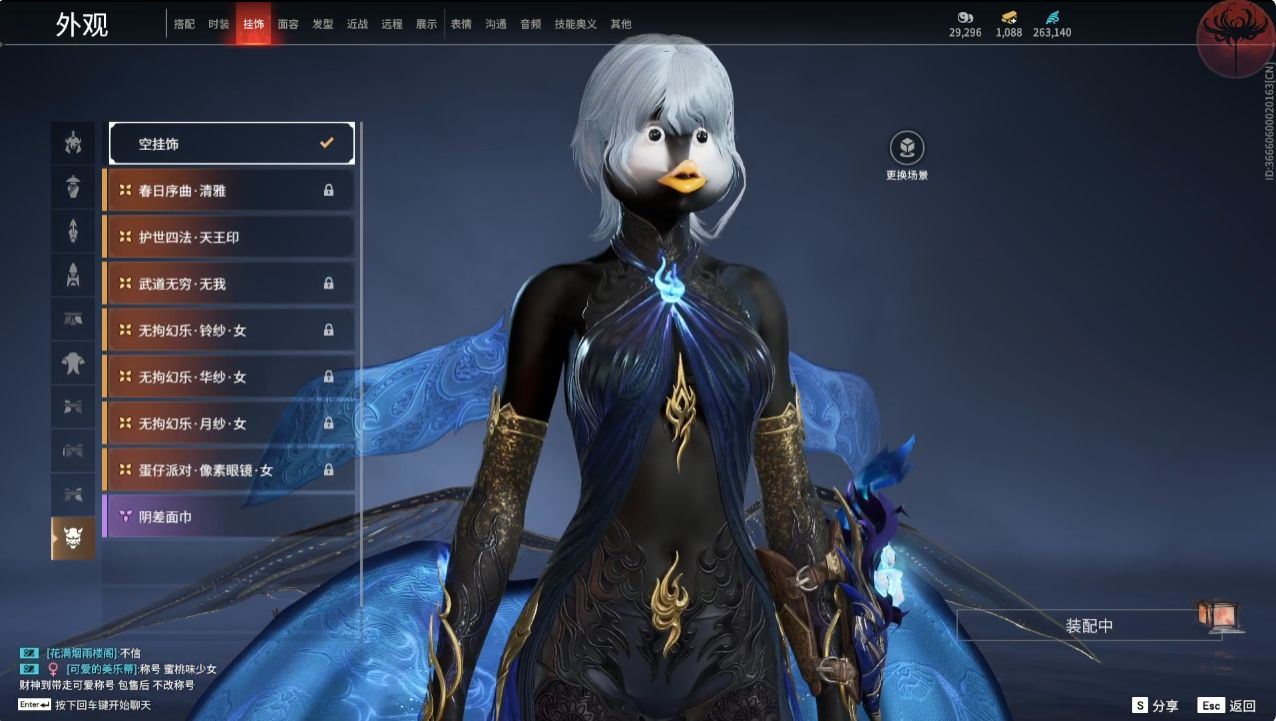Click 返回 to go back

coord(1227,706)
